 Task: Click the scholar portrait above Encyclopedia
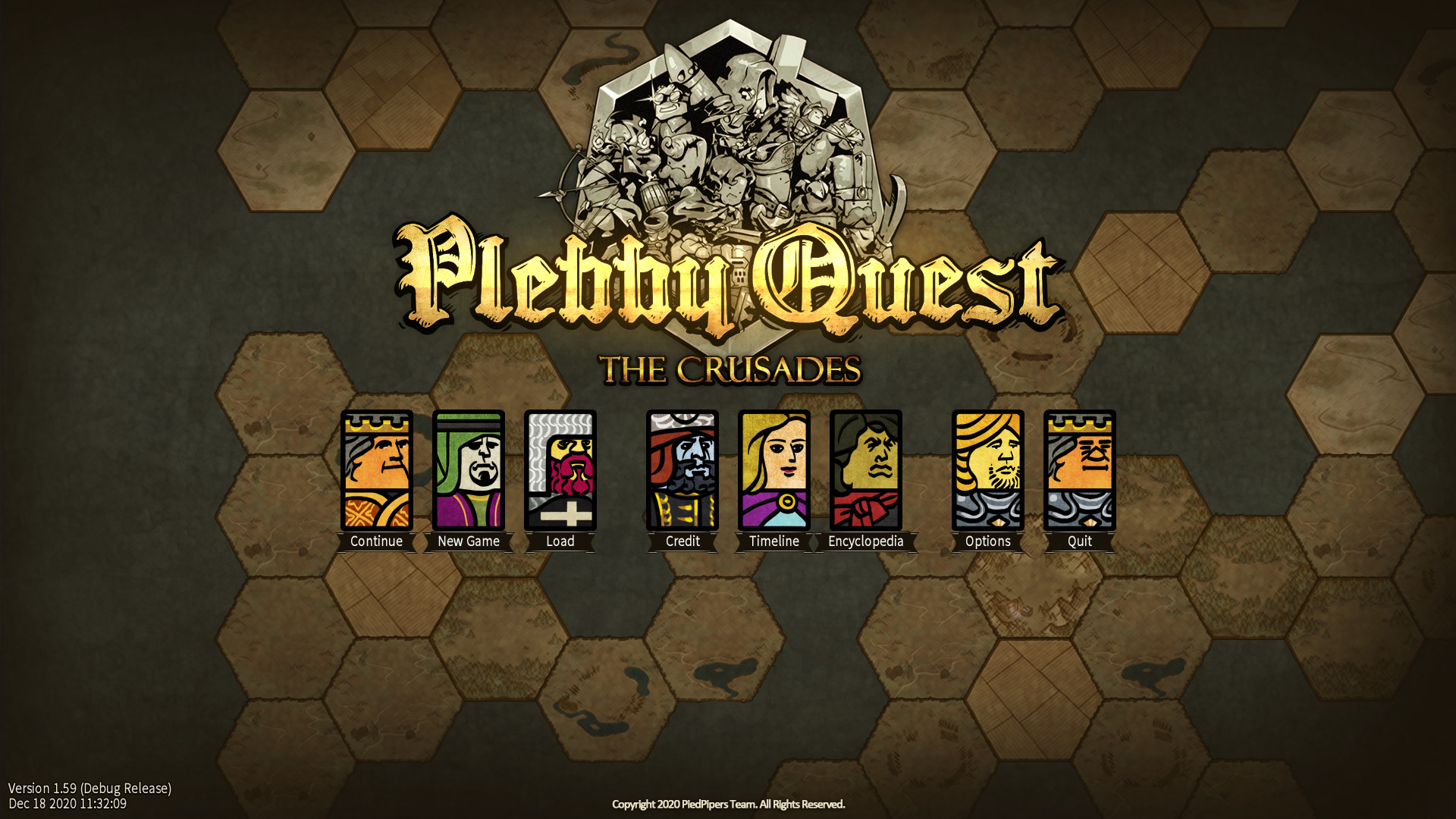pos(865,469)
